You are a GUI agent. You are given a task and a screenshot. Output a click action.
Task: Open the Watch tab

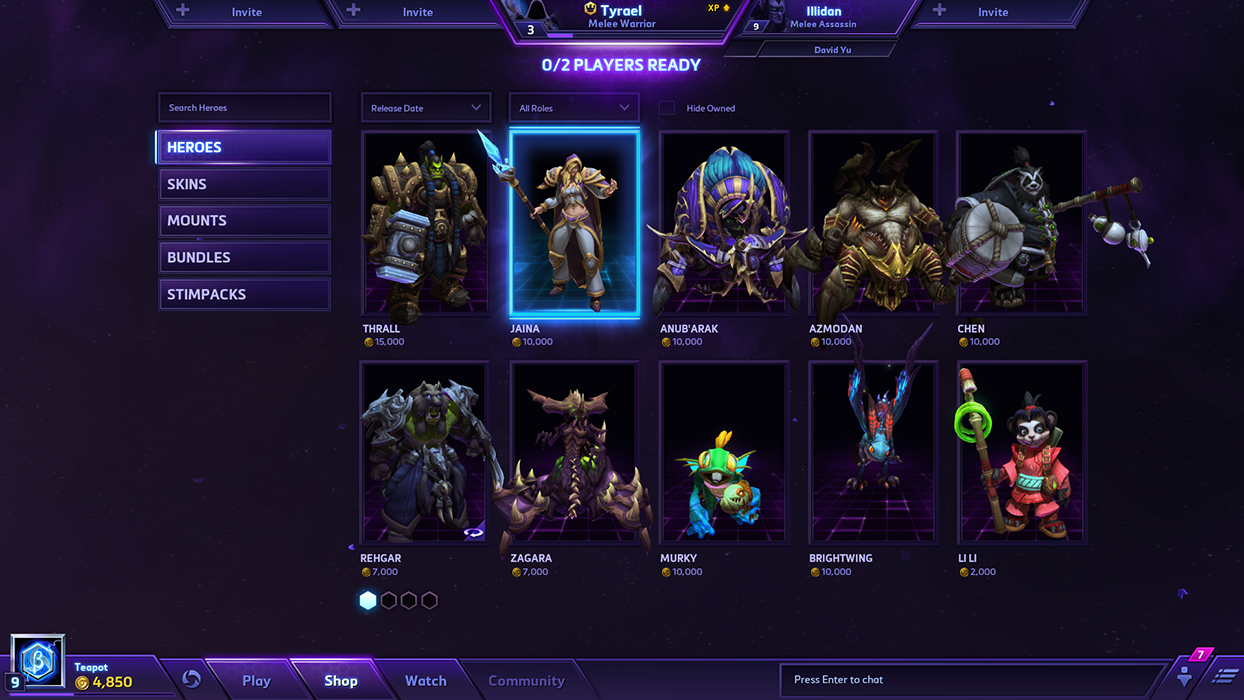click(425, 681)
